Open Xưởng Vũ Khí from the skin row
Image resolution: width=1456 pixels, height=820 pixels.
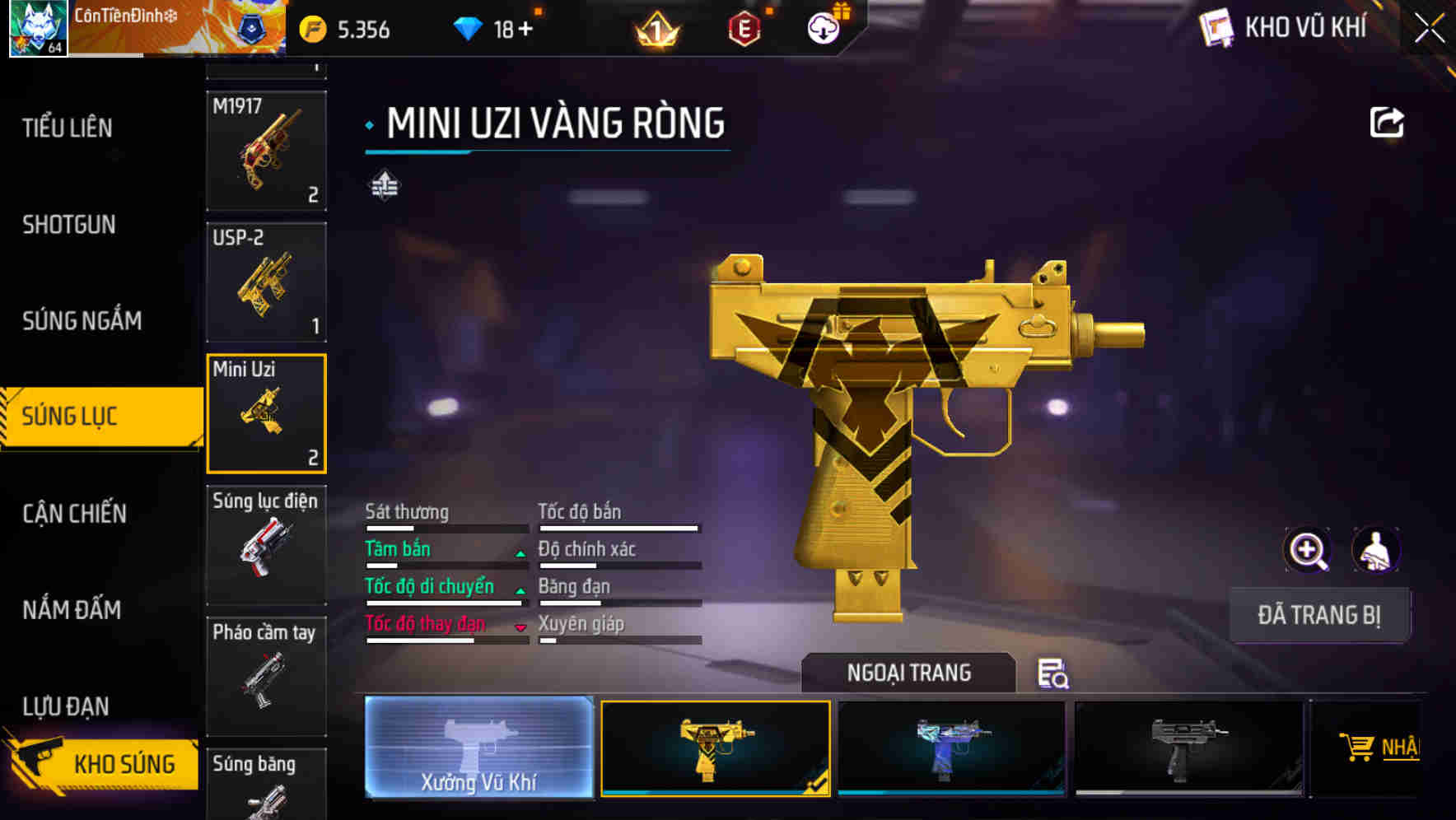coord(478,748)
